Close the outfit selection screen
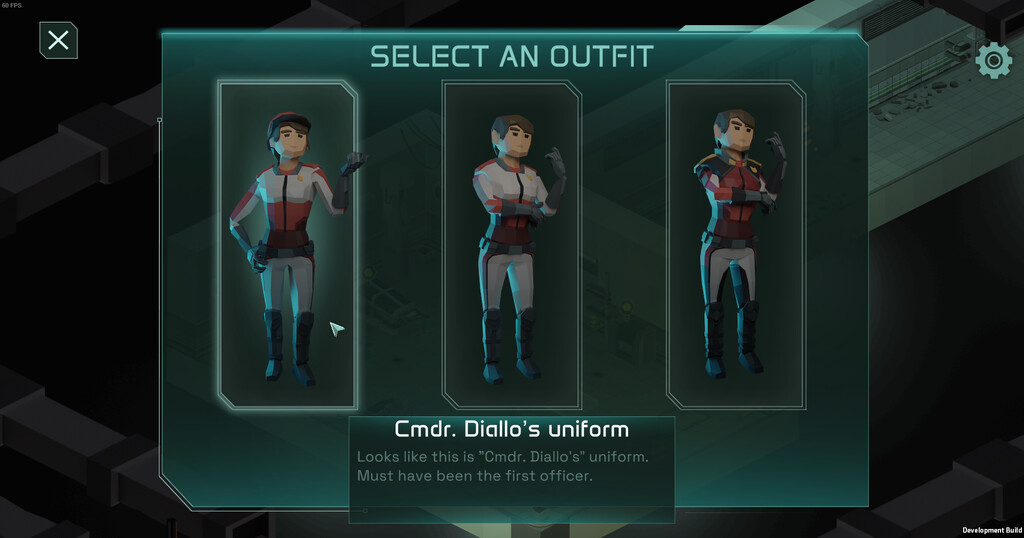Screen dimensions: 1024x538 (x=58, y=40)
